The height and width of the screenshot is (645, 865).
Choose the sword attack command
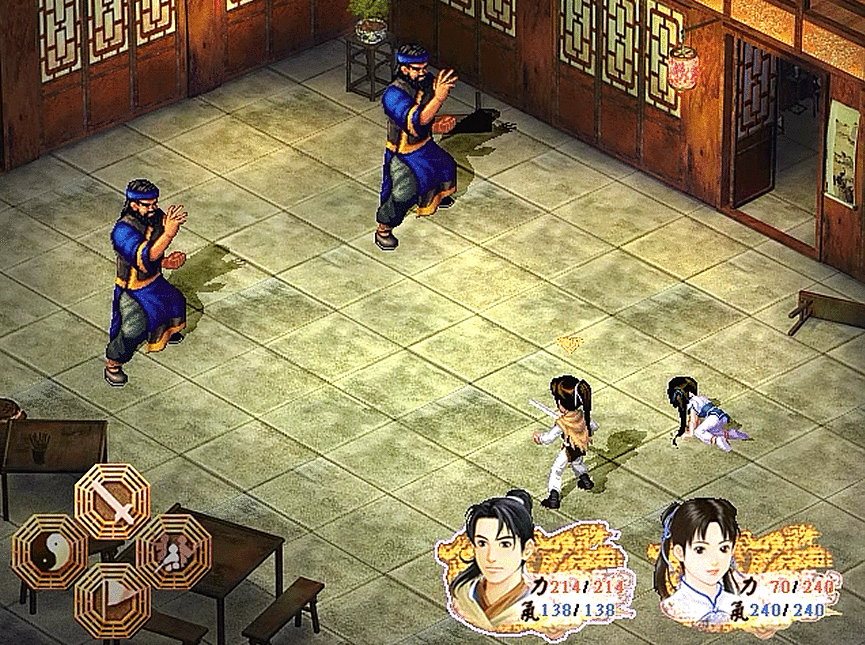(x=113, y=503)
